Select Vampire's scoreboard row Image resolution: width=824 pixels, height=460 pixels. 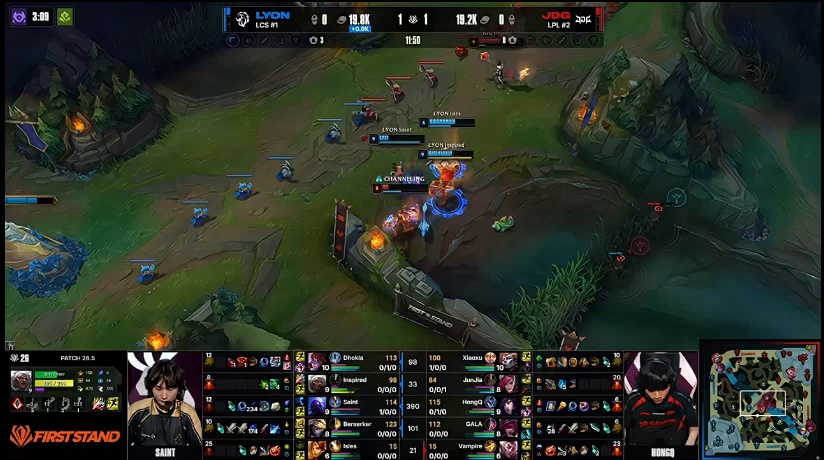(x=470, y=449)
